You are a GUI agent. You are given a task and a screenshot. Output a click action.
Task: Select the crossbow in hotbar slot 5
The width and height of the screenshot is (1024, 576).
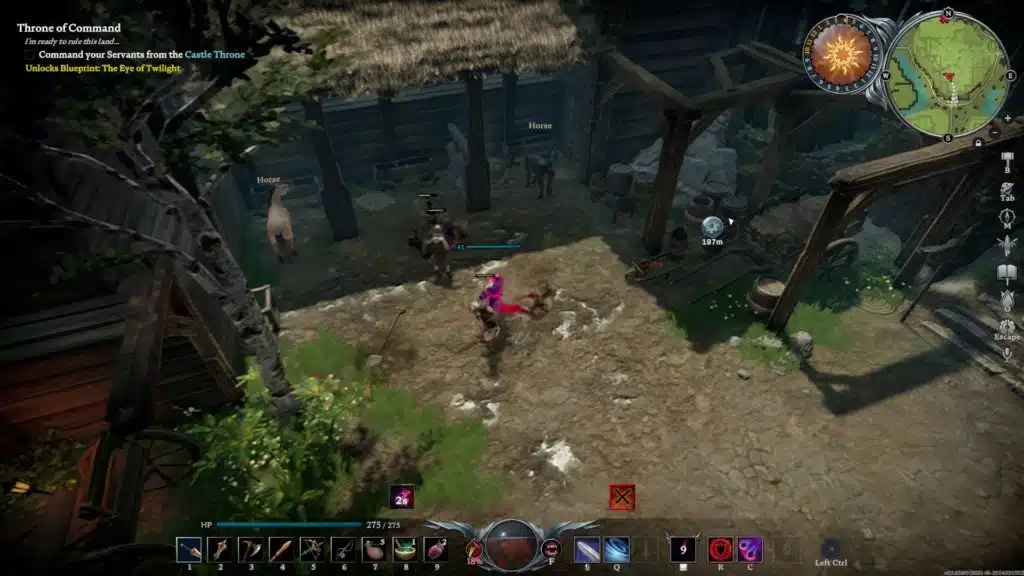coord(312,549)
